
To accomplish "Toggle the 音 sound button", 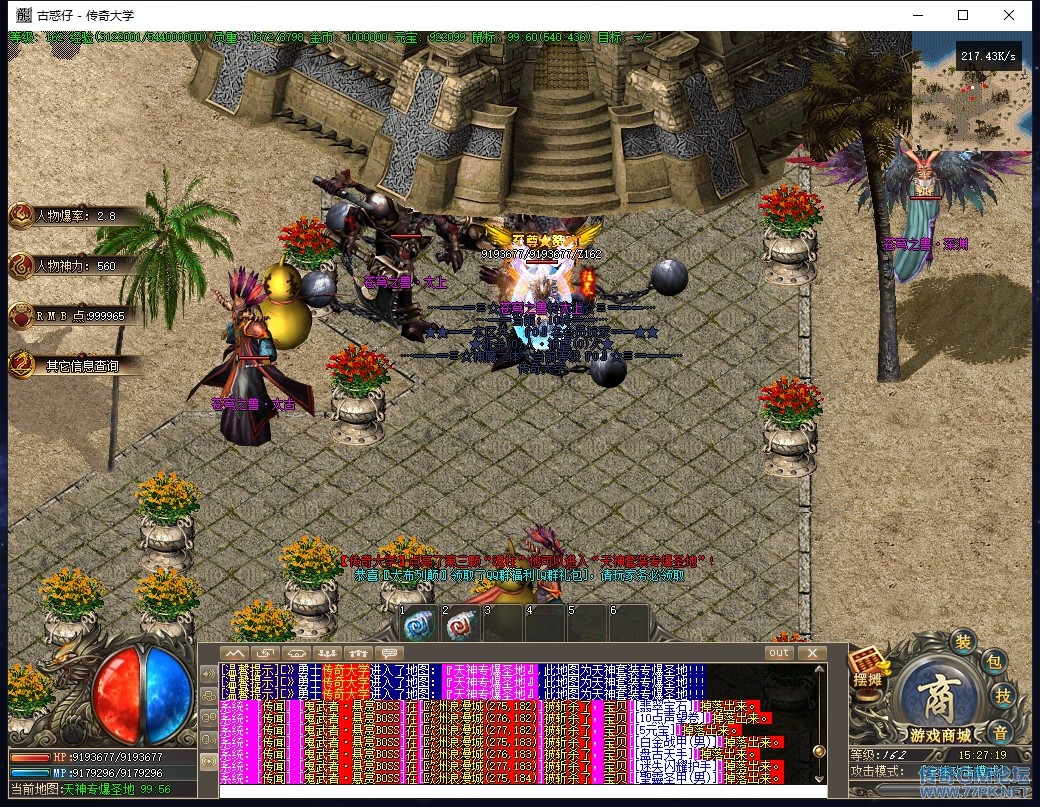I will (1000, 730).
